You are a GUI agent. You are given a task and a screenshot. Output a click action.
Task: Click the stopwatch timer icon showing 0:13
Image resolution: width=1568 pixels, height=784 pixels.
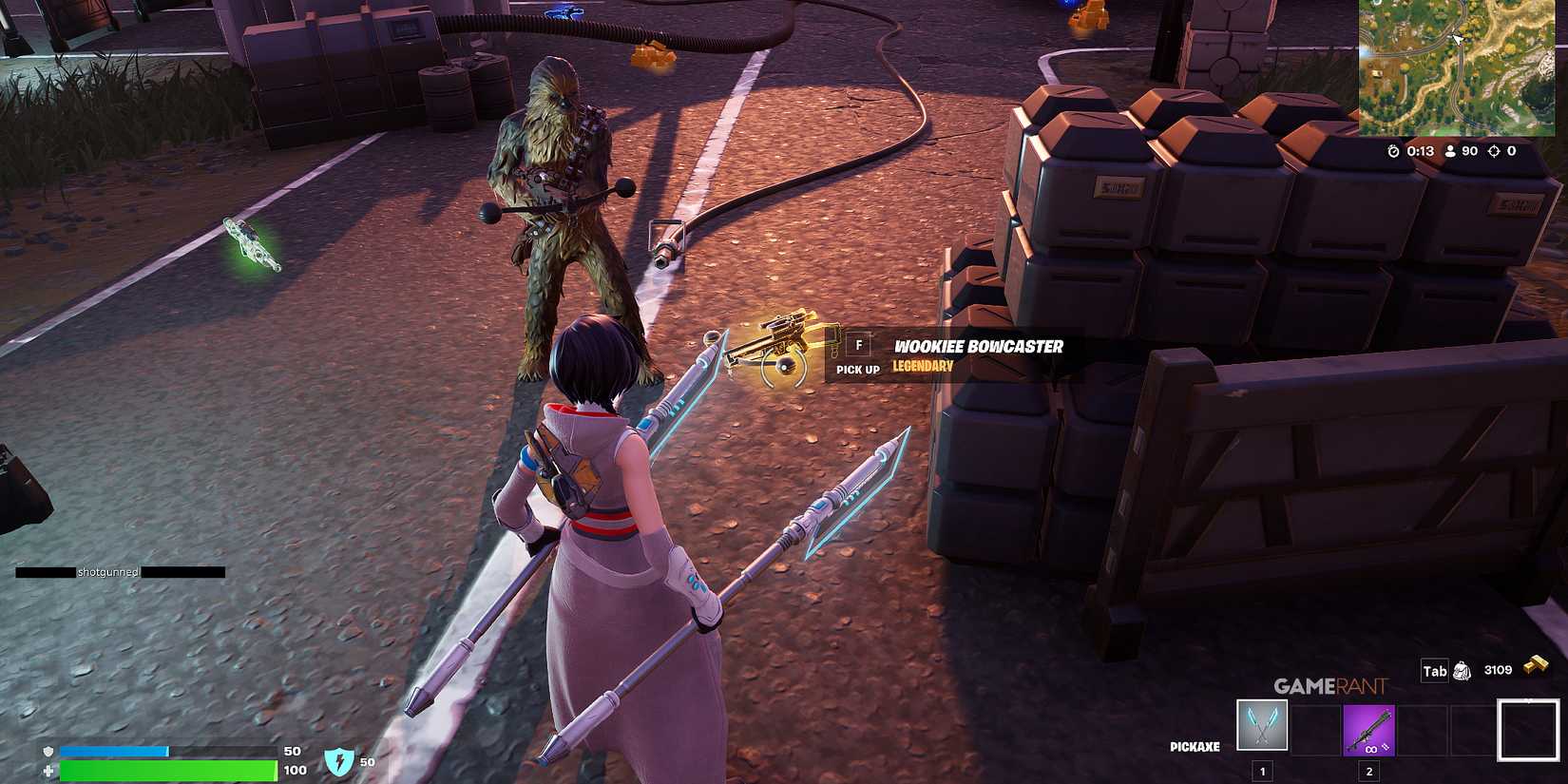click(x=1392, y=150)
